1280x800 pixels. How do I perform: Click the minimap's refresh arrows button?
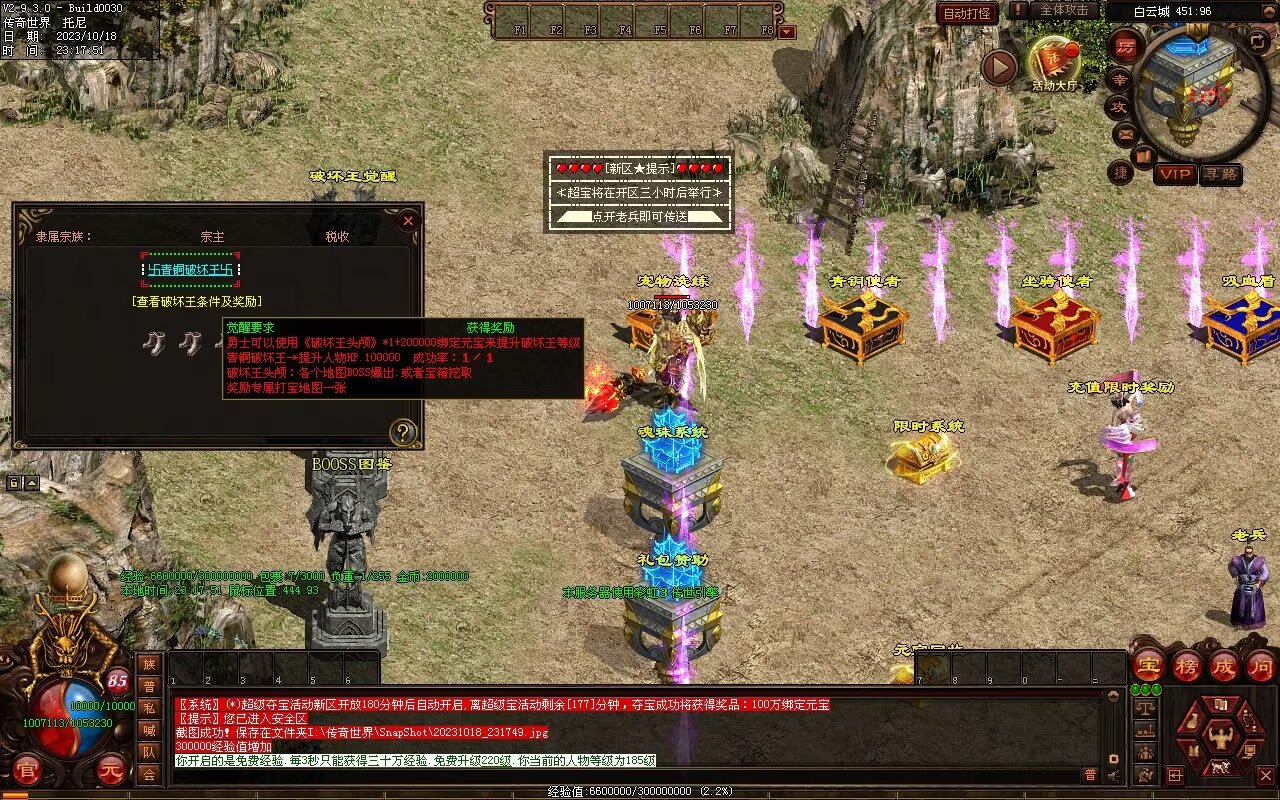[1257, 41]
